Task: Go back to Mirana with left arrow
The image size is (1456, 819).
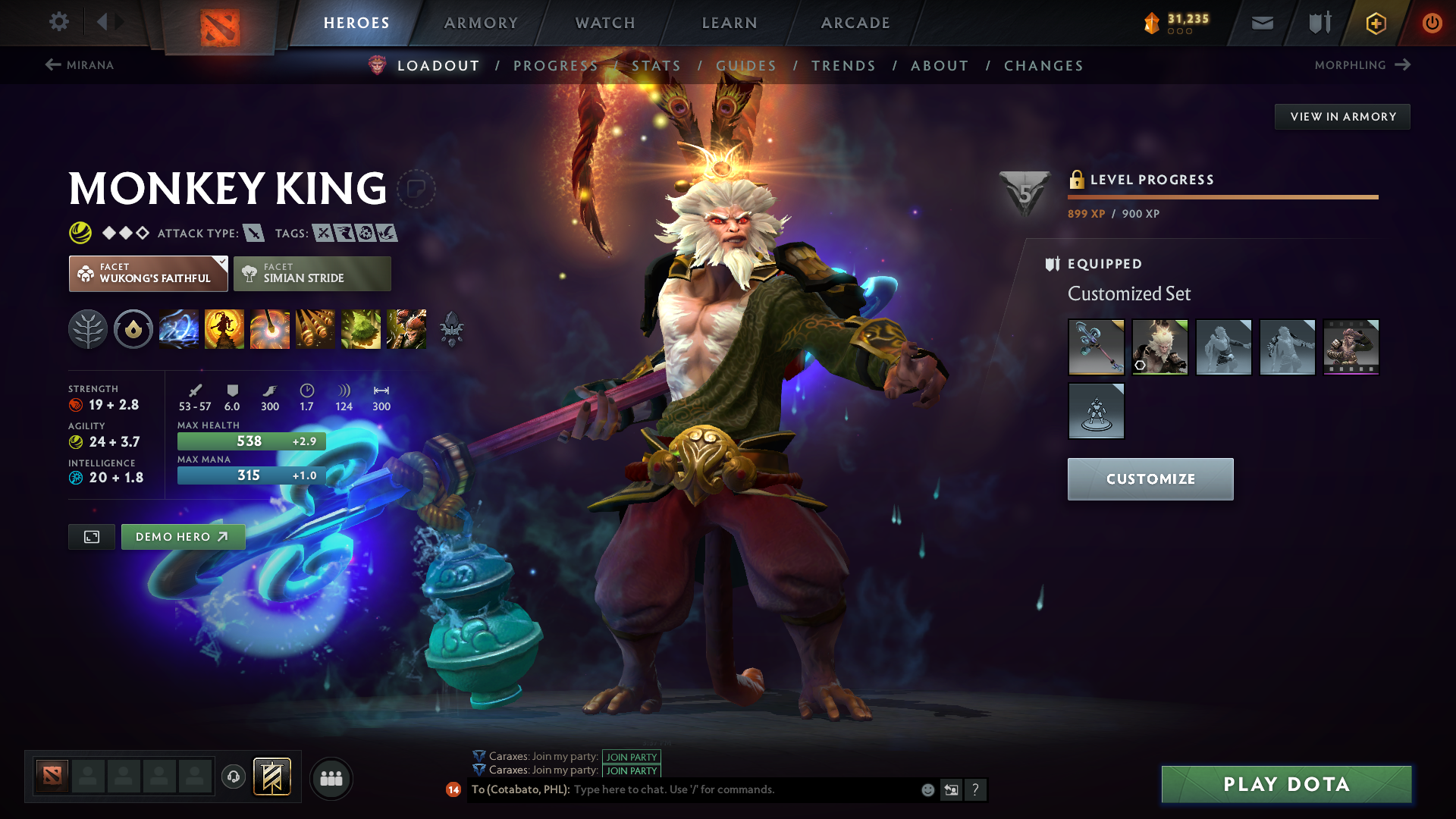Action: click(x=52, y=64)
